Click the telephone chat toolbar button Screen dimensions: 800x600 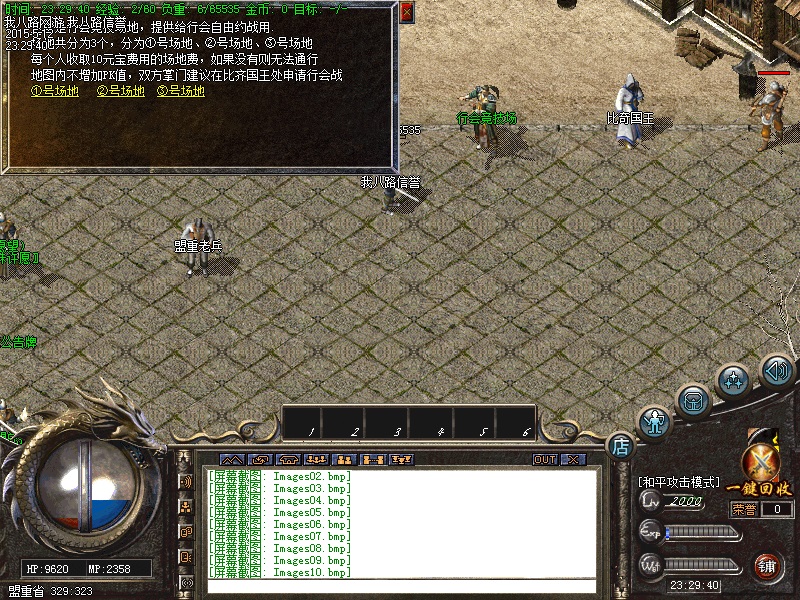click(x=288, y=460)
